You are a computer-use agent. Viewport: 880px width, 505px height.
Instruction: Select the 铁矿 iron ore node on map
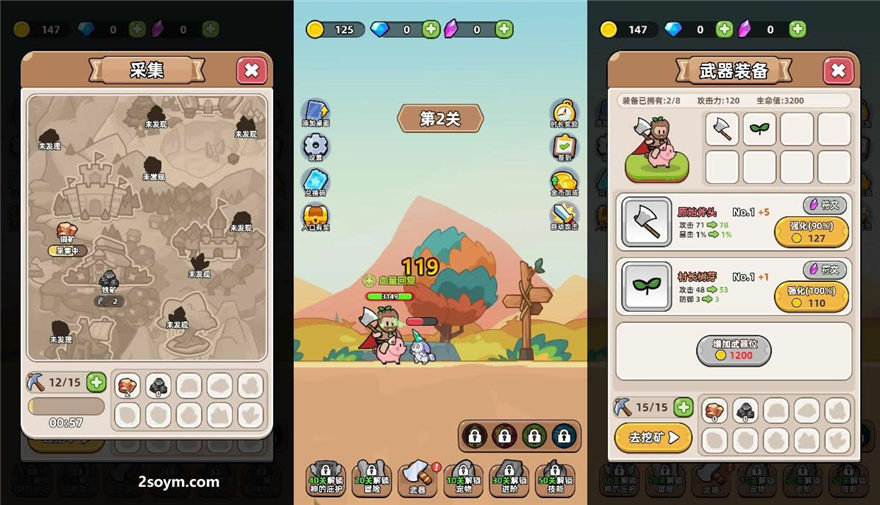(x=108, y=281)
